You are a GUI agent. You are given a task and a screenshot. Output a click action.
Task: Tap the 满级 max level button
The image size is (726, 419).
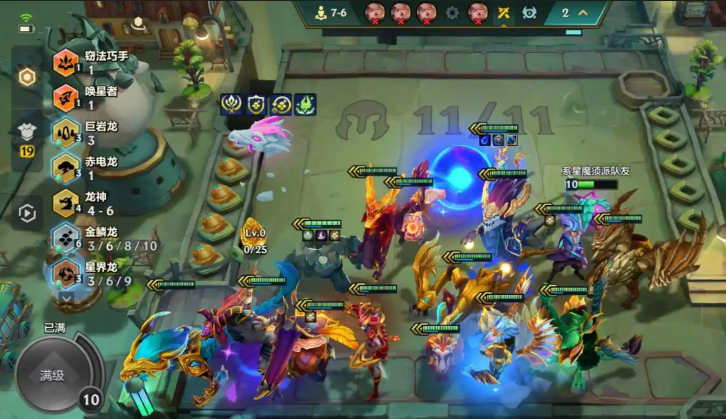[52, 376]
